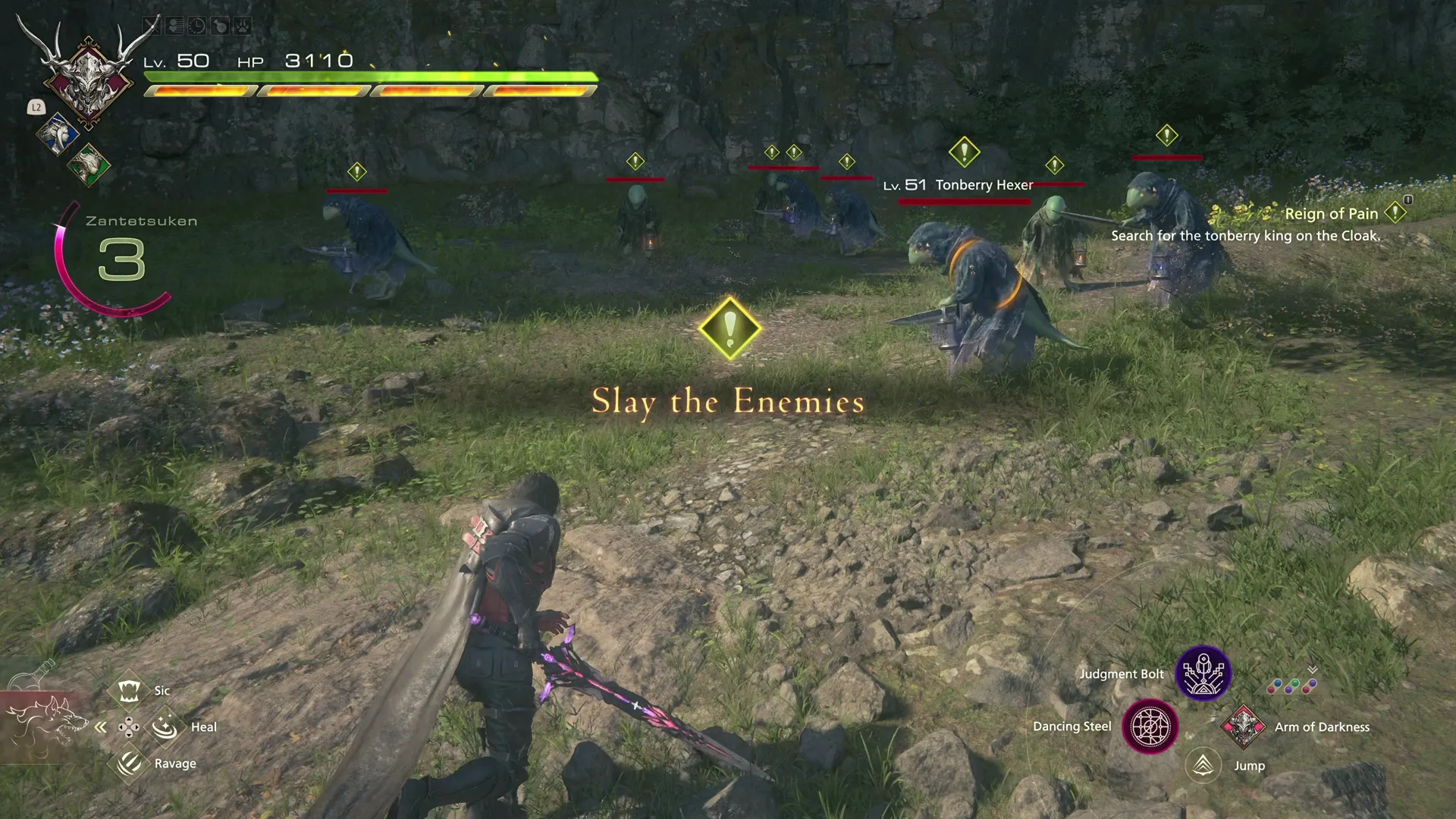Click the Sic command icon for Torgal
The width and height of the screenshot is (1456, 819).
pos(130,689)
